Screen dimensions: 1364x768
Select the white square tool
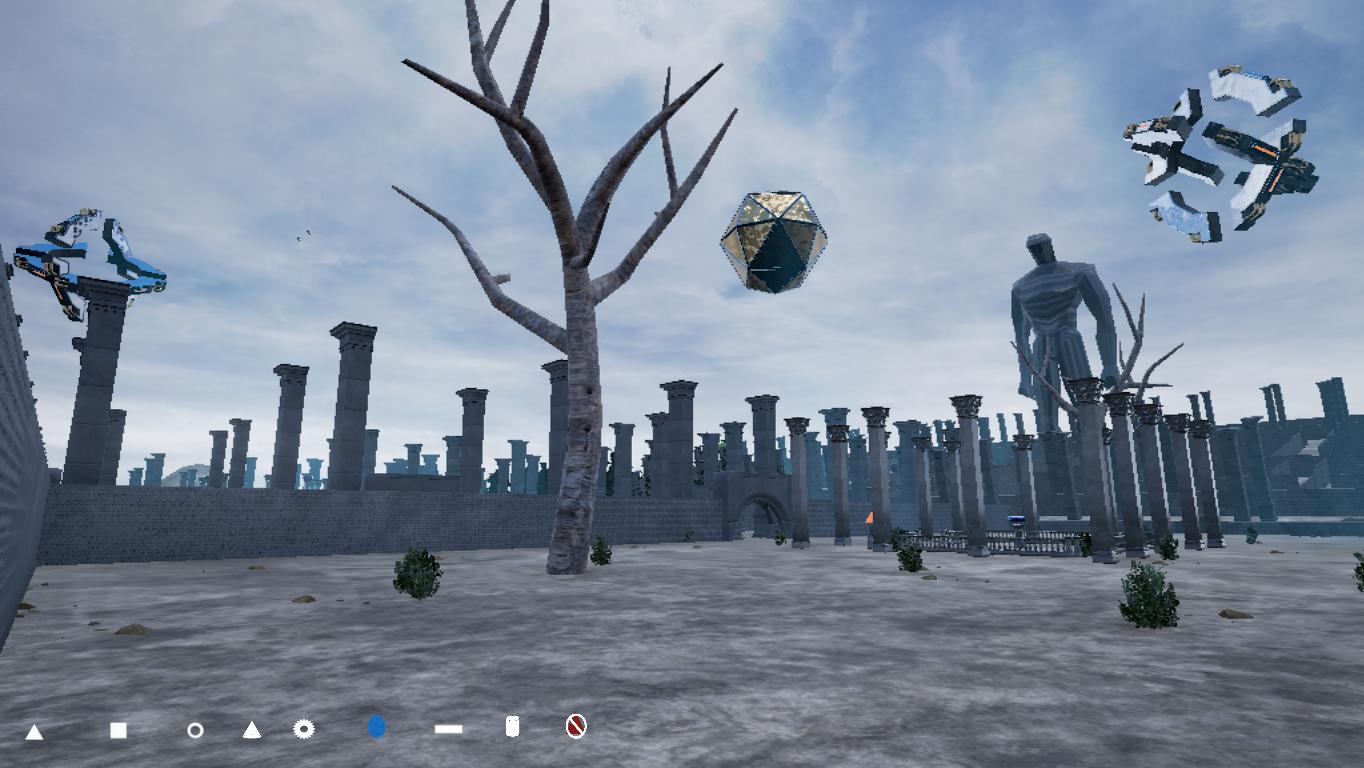point(118,727)
